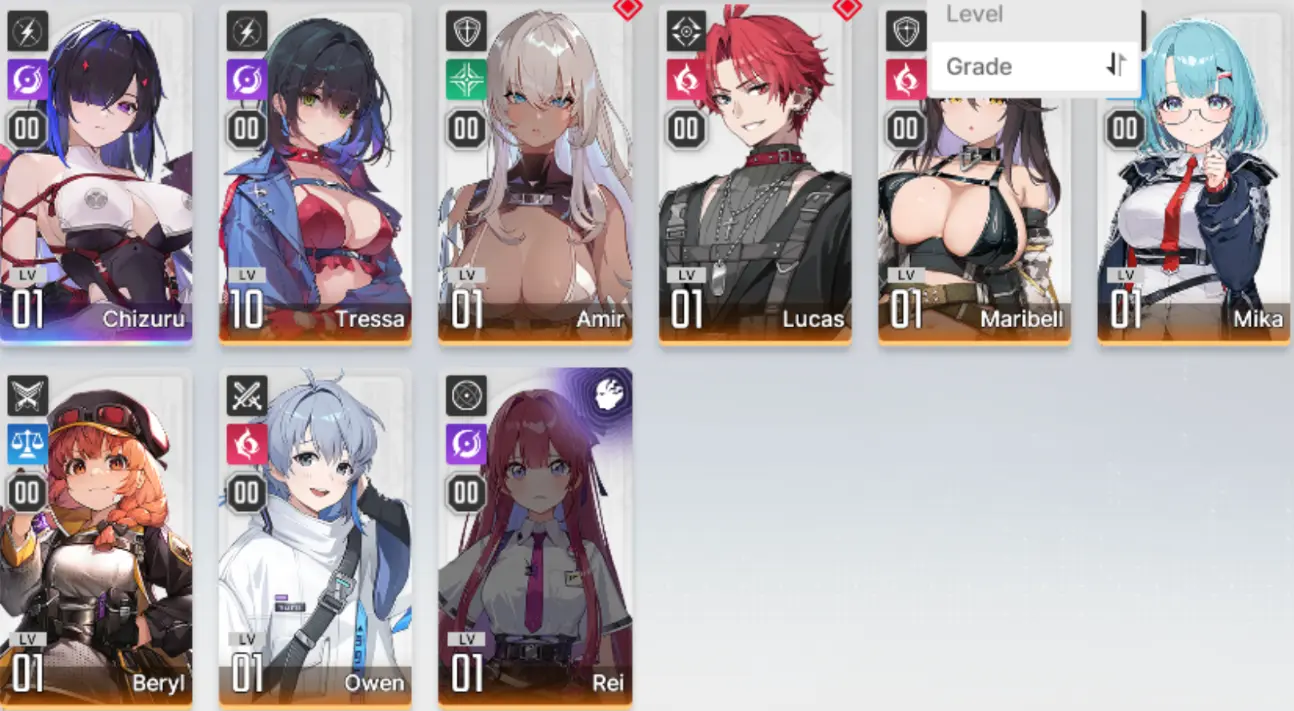
Task: Select the Beryl character card
Action: tap(96, 540)
